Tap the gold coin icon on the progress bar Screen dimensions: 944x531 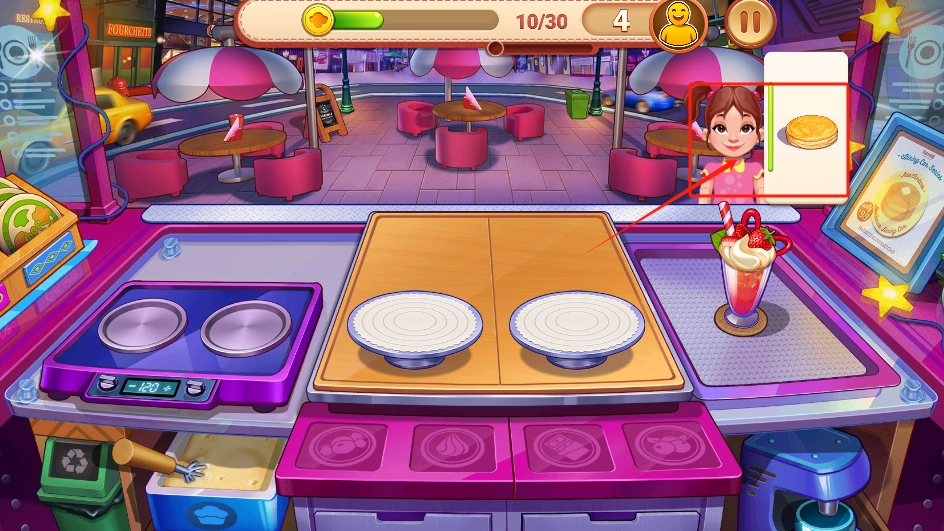pyautogui.click(x=318, y=20)
